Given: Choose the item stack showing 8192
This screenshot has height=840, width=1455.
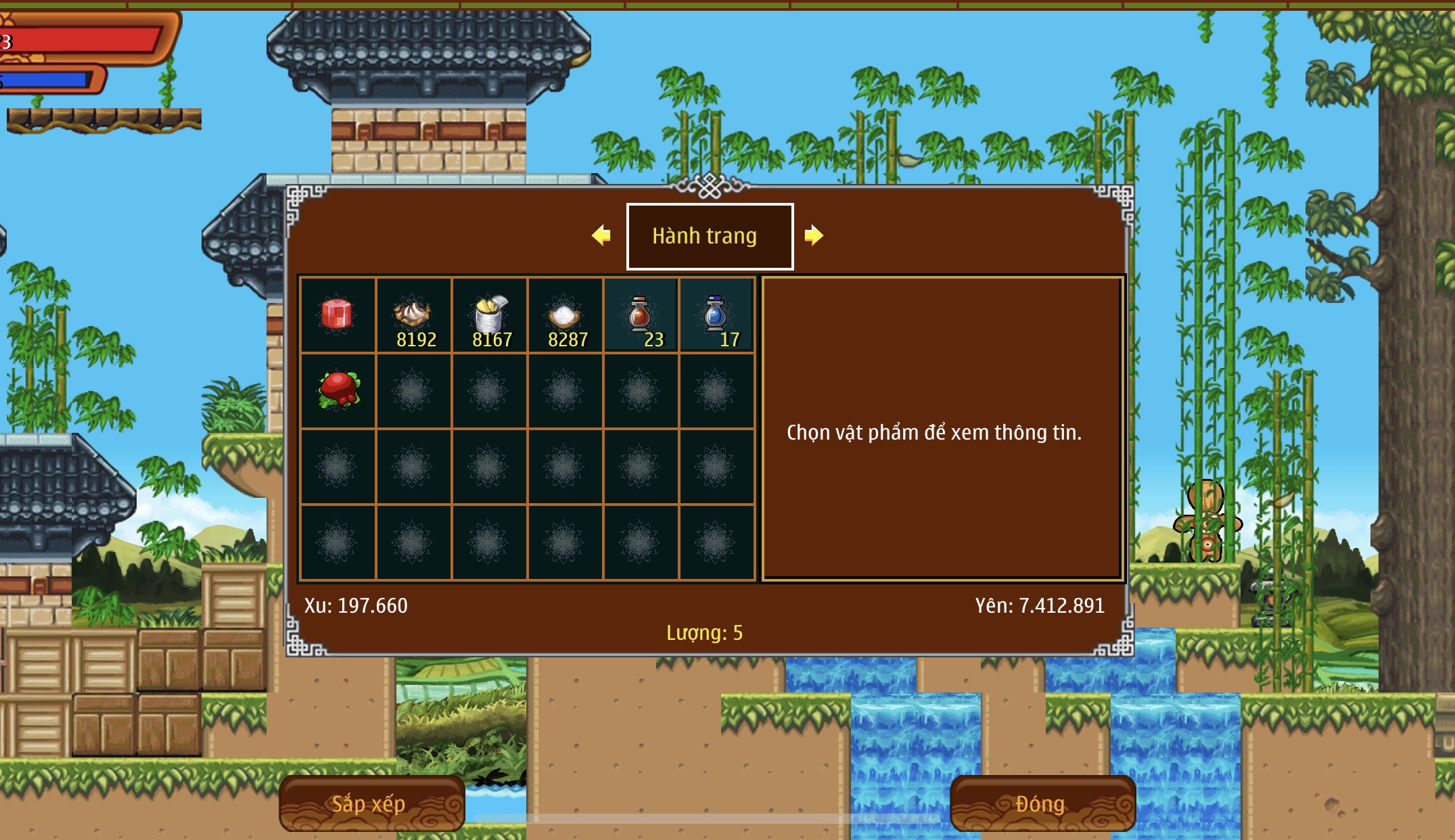Looking at the screenshot, I should 413,315.
